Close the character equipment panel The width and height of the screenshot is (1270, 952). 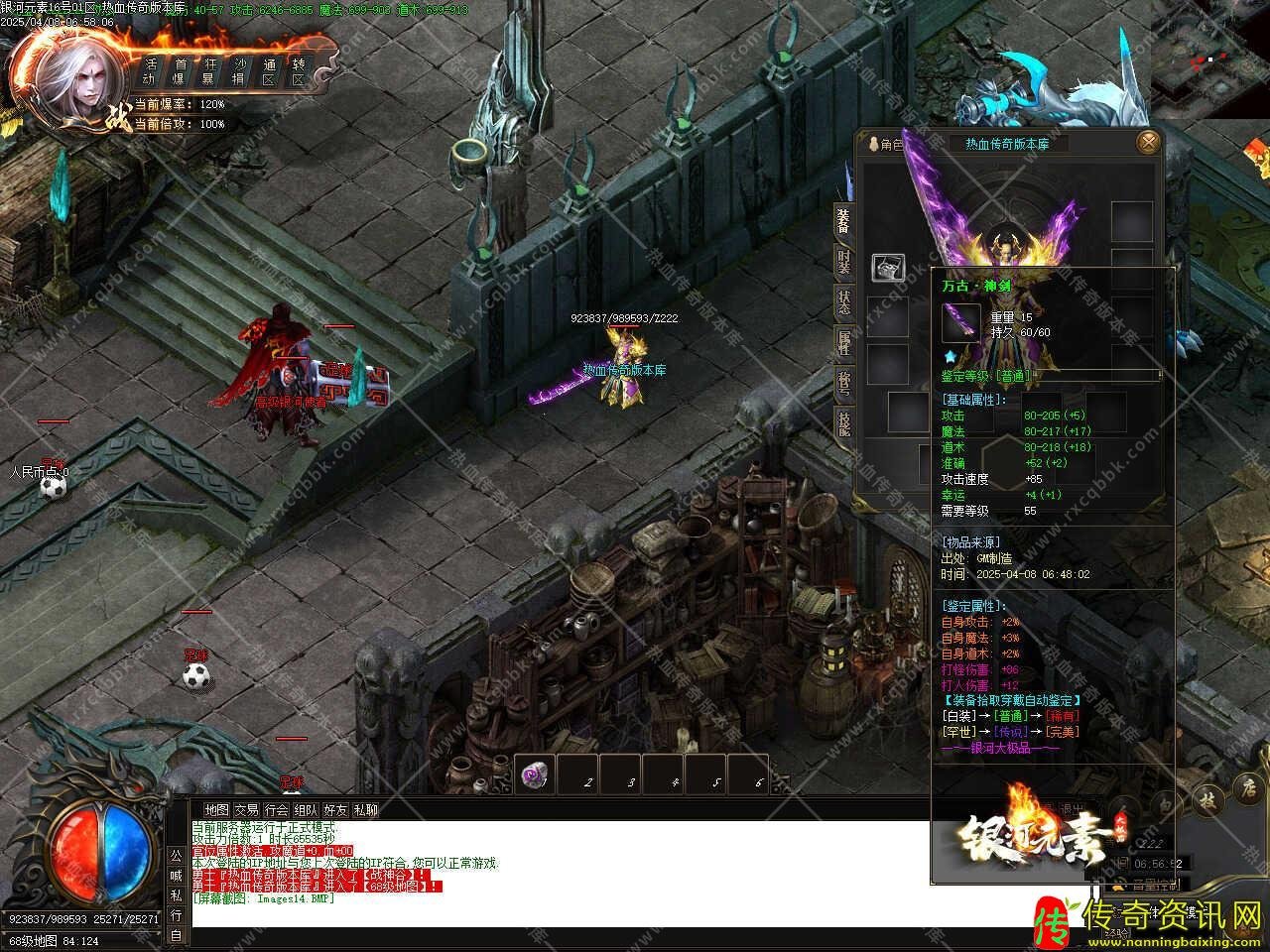(1148, 142)
